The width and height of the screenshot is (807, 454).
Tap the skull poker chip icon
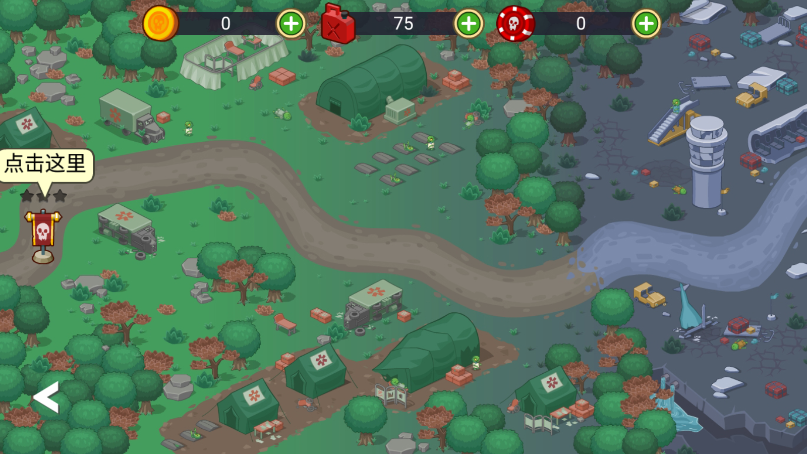pos(515,23)
